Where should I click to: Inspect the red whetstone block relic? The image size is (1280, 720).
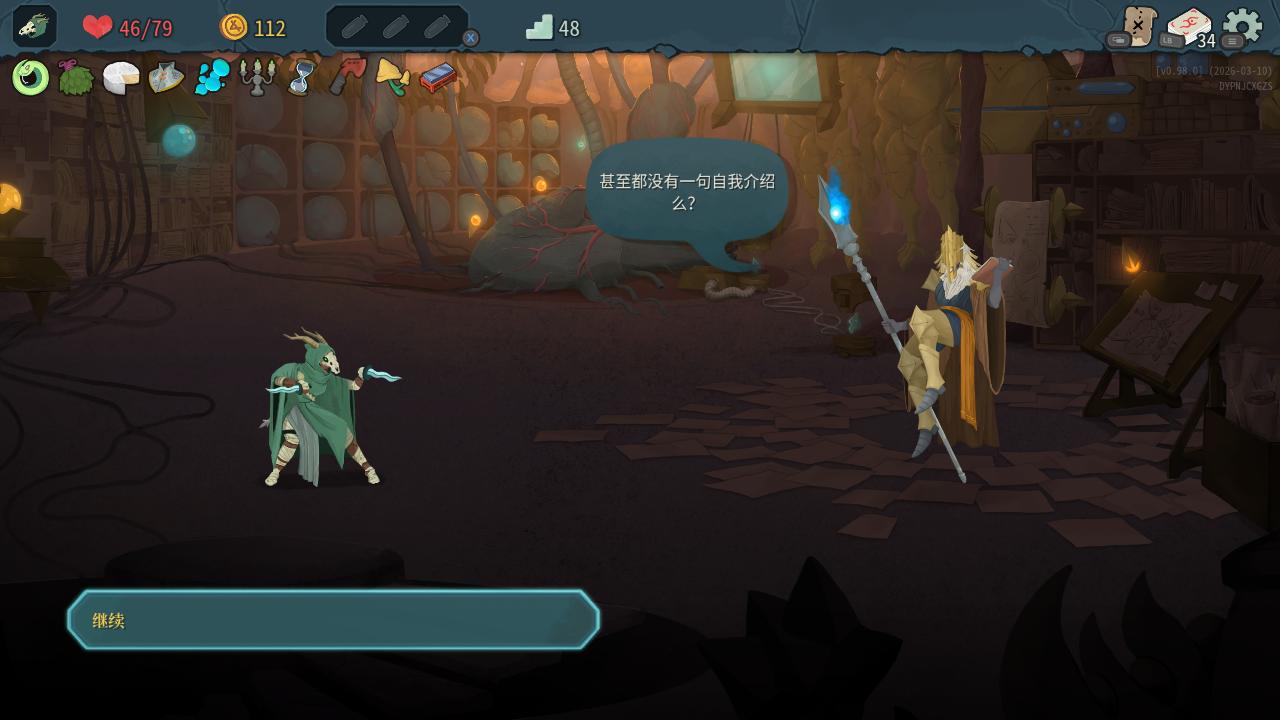click(x=437, y=77)
